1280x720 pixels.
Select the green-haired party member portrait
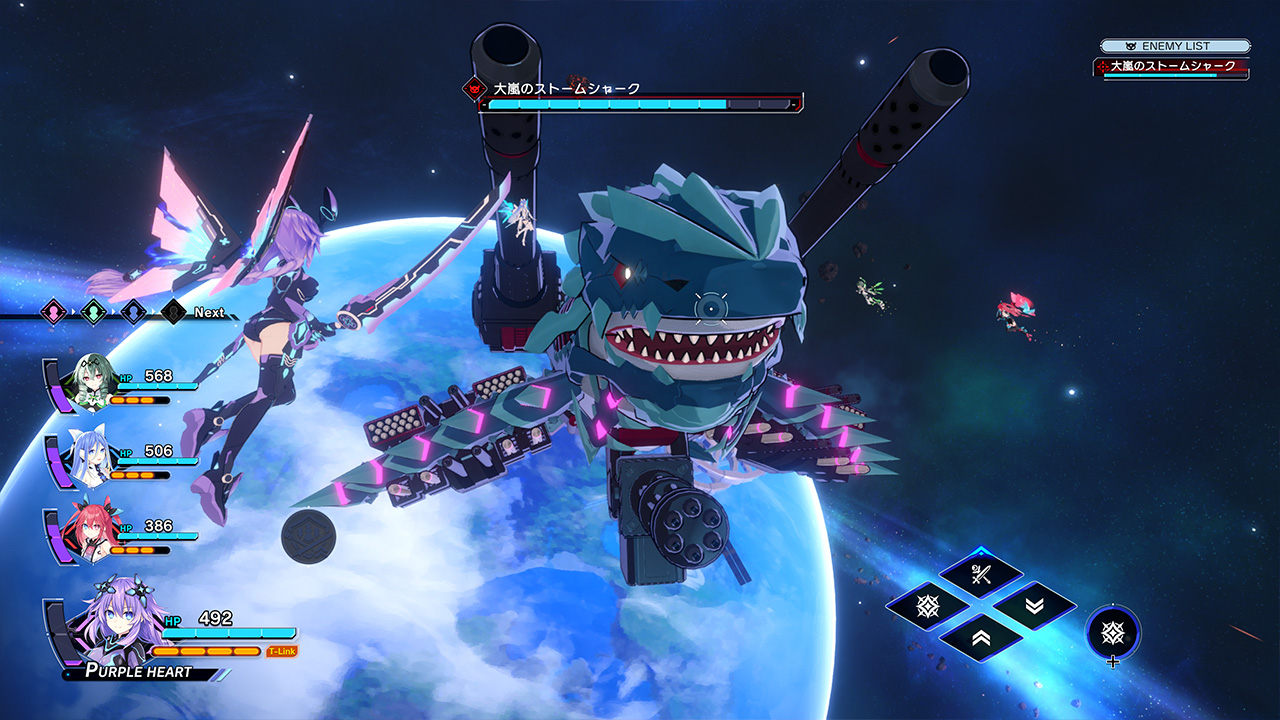83,383
